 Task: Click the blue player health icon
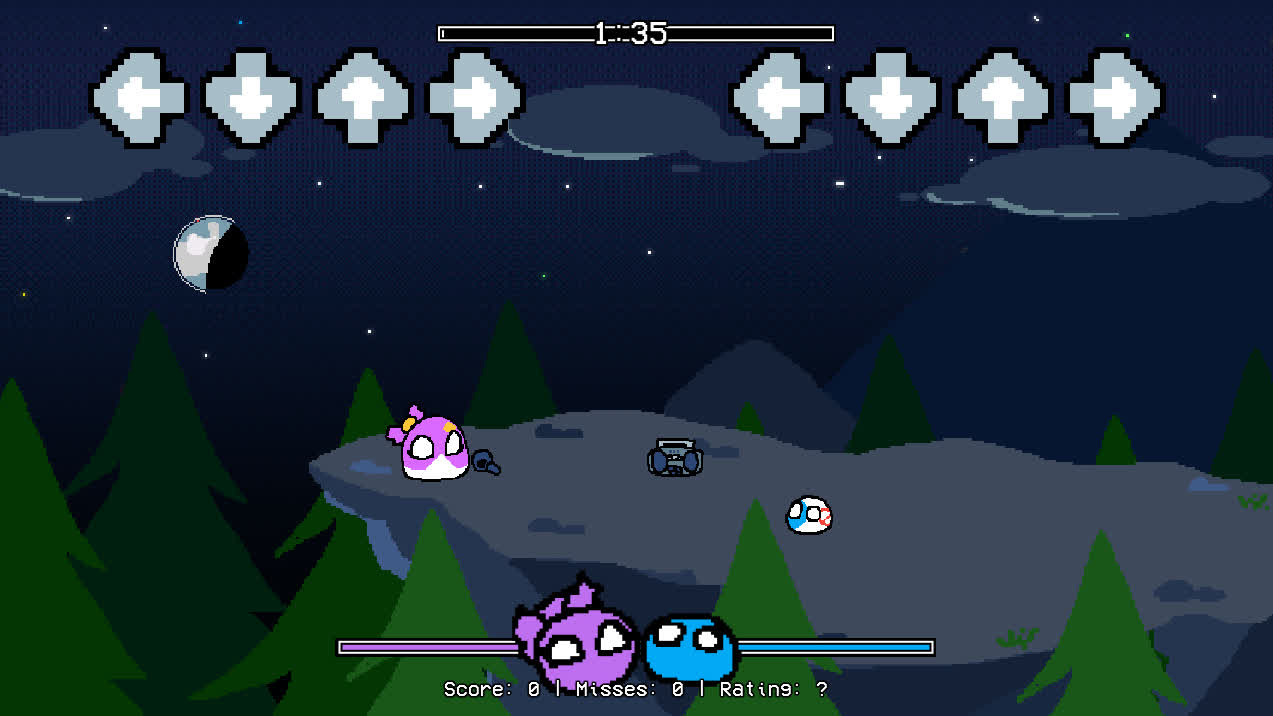(690, 647)
